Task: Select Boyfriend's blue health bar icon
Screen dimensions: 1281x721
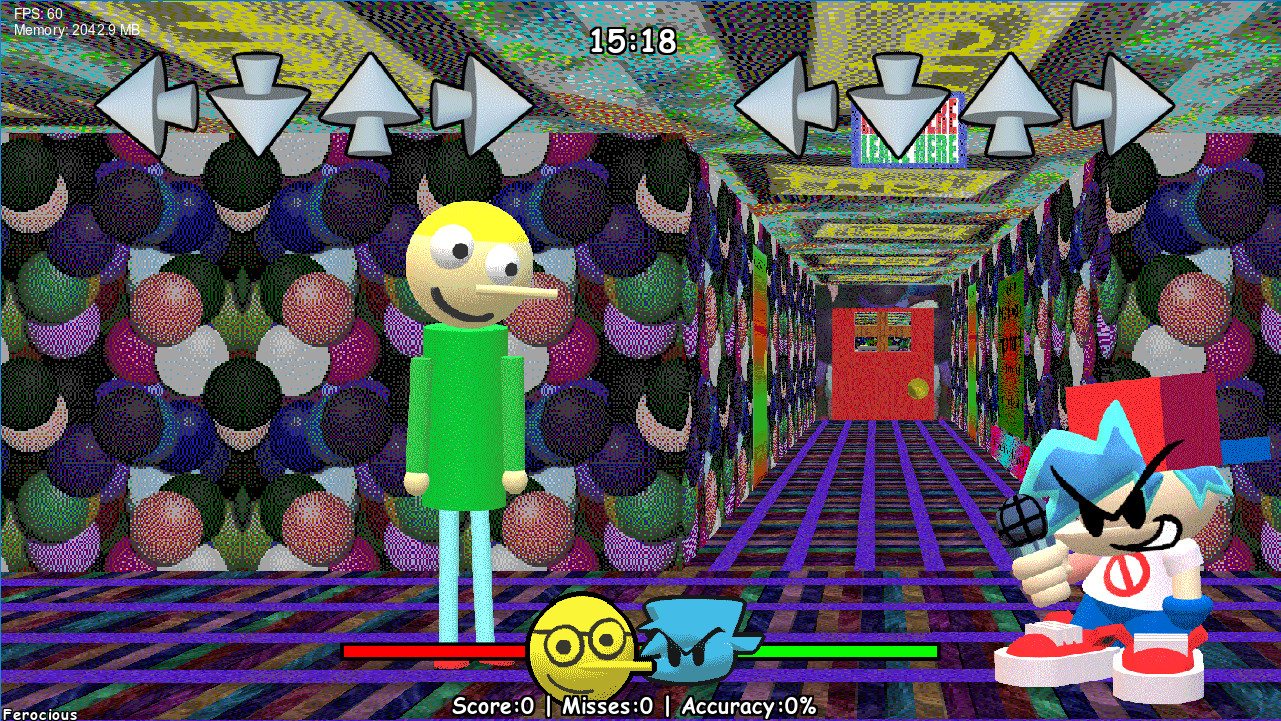Action: tap(695, 640)
